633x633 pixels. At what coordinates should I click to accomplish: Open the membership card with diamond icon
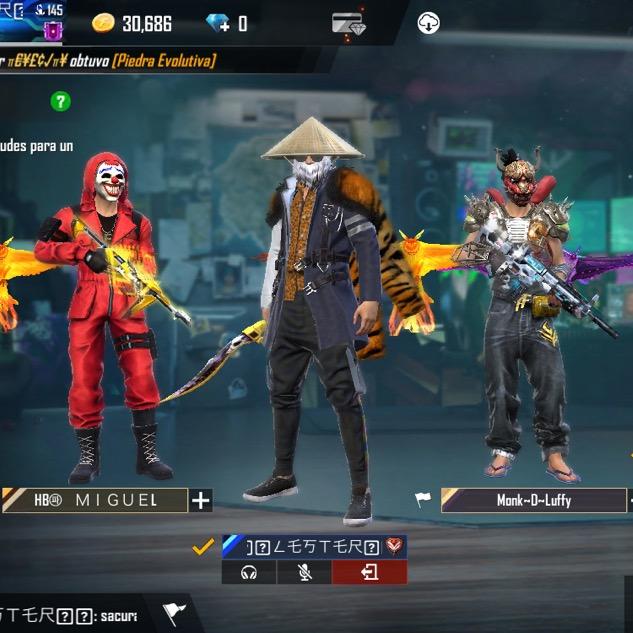tap(348, 23)
